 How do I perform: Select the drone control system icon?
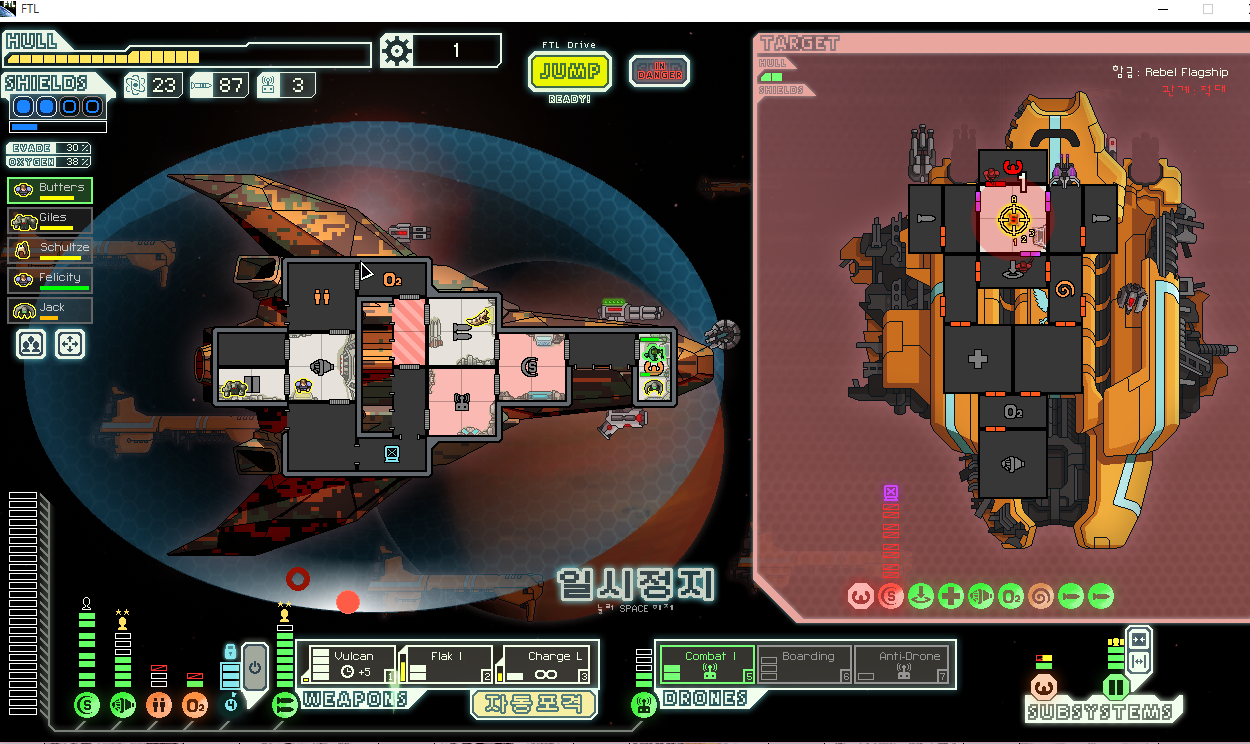point(644,705)
